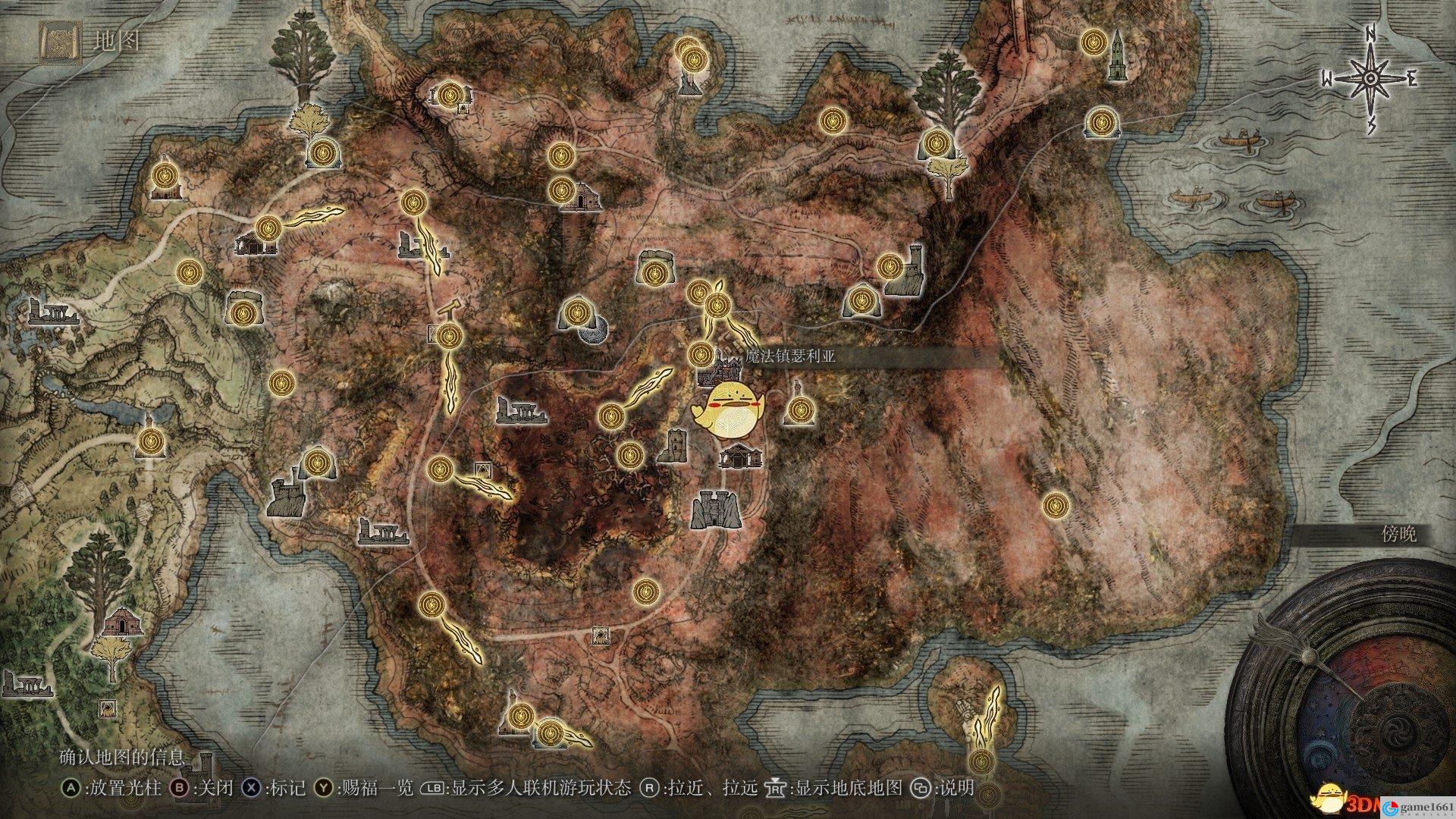Select the grace marker beside the 魔法镇瑟利亚 label
Screen dimensions: 1456x819
click(700, 353)
